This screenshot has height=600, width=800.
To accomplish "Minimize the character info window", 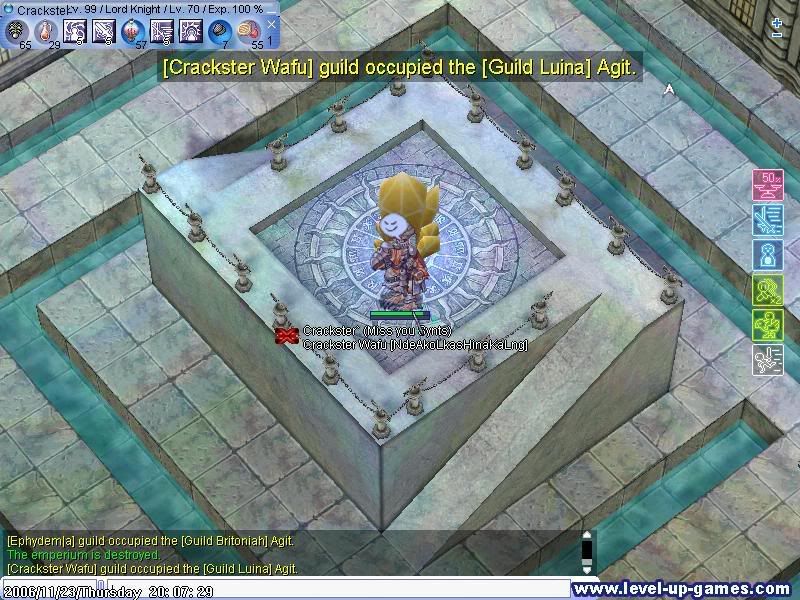I will pyautogui.click(x=272, y=8).
